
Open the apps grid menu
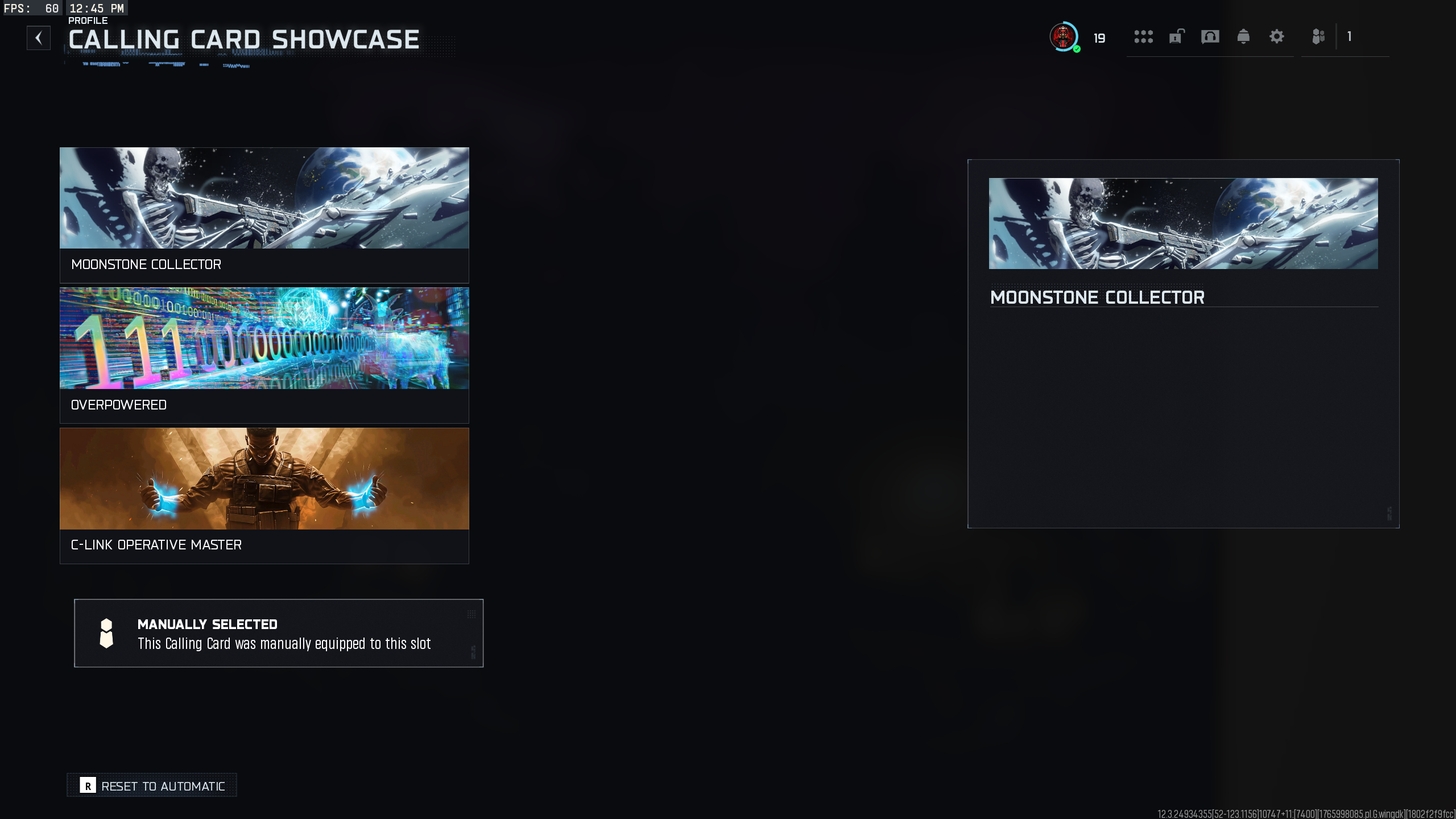1144,37
